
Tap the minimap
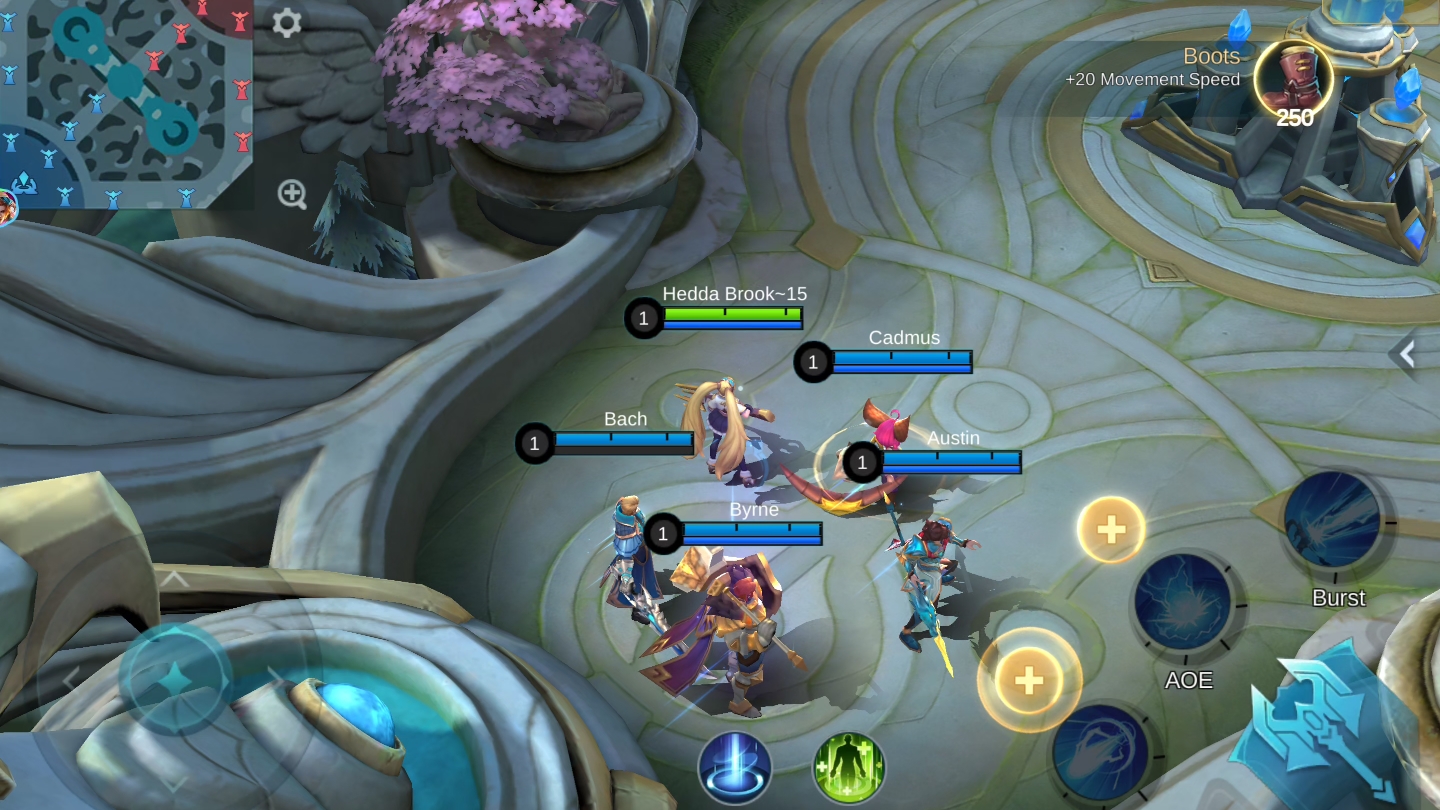[125, 103]
